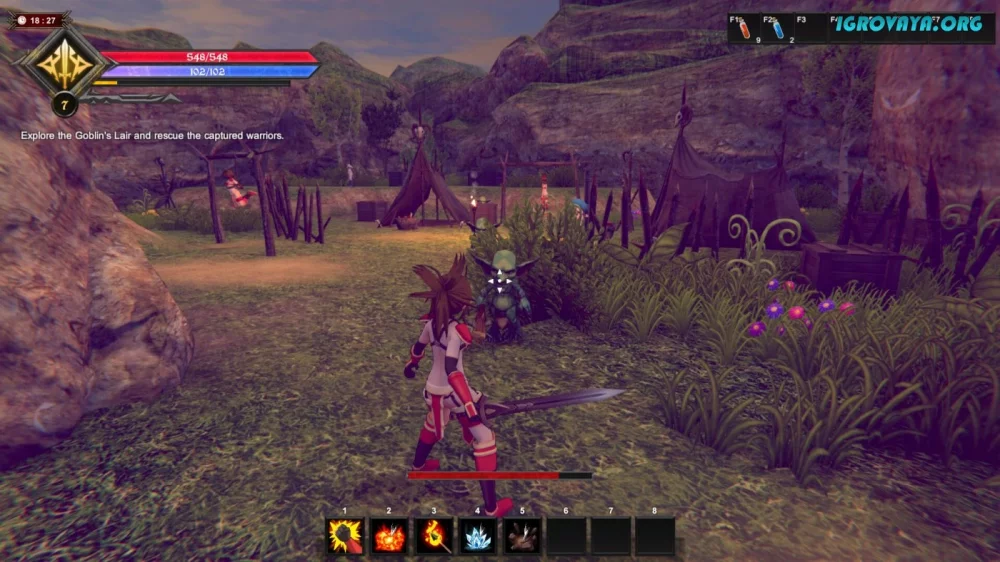Viewport: 1000px width, 562px height.
Task: Activate the fiery punch skill in slot 1
Action: point(346,537)
